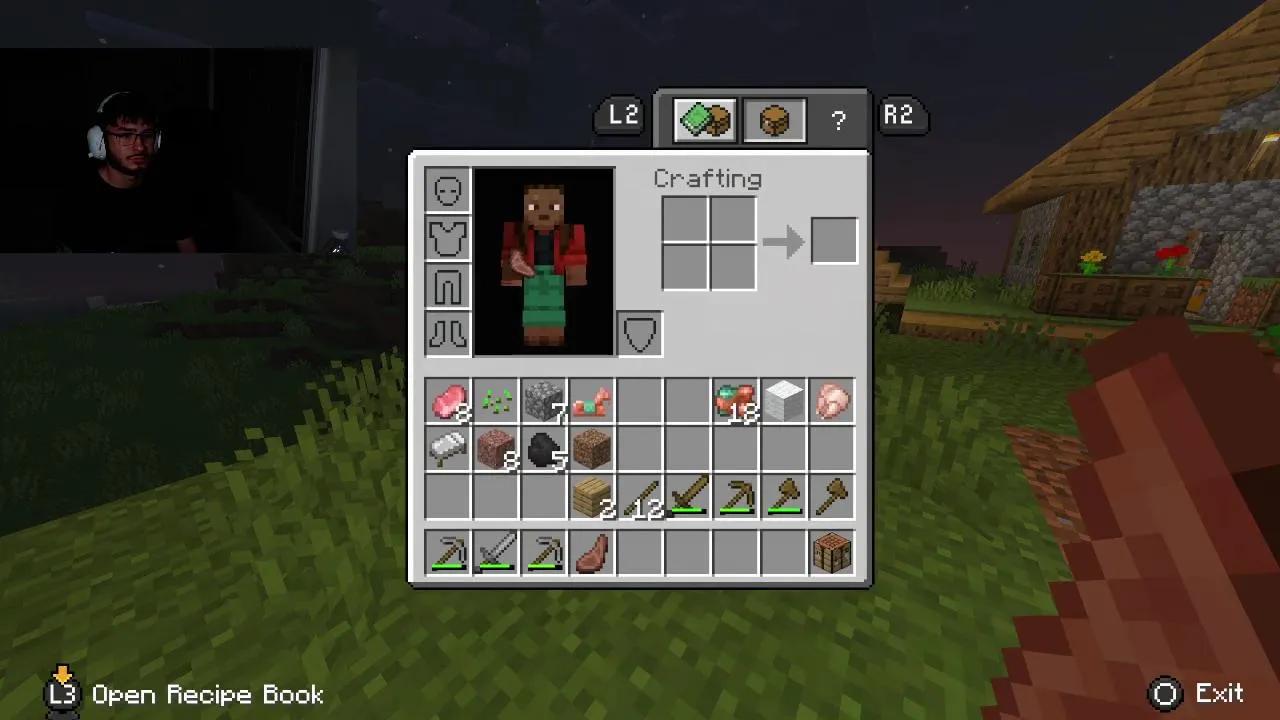
Task: Select the coal stack of 5
Action: (544, 448)
